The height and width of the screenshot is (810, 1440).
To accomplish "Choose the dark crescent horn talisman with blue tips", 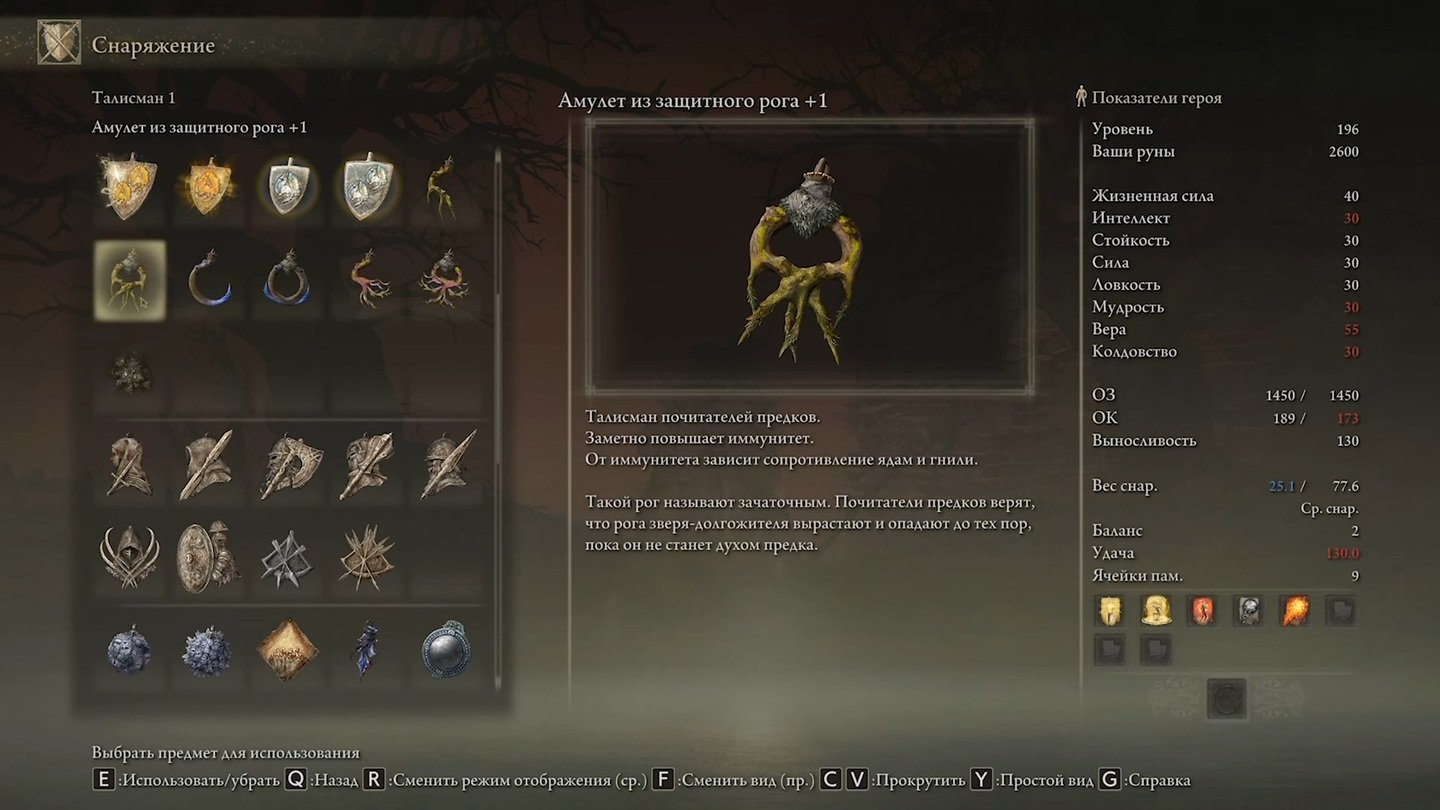I will pyautogui.click(x=210, y=280).
